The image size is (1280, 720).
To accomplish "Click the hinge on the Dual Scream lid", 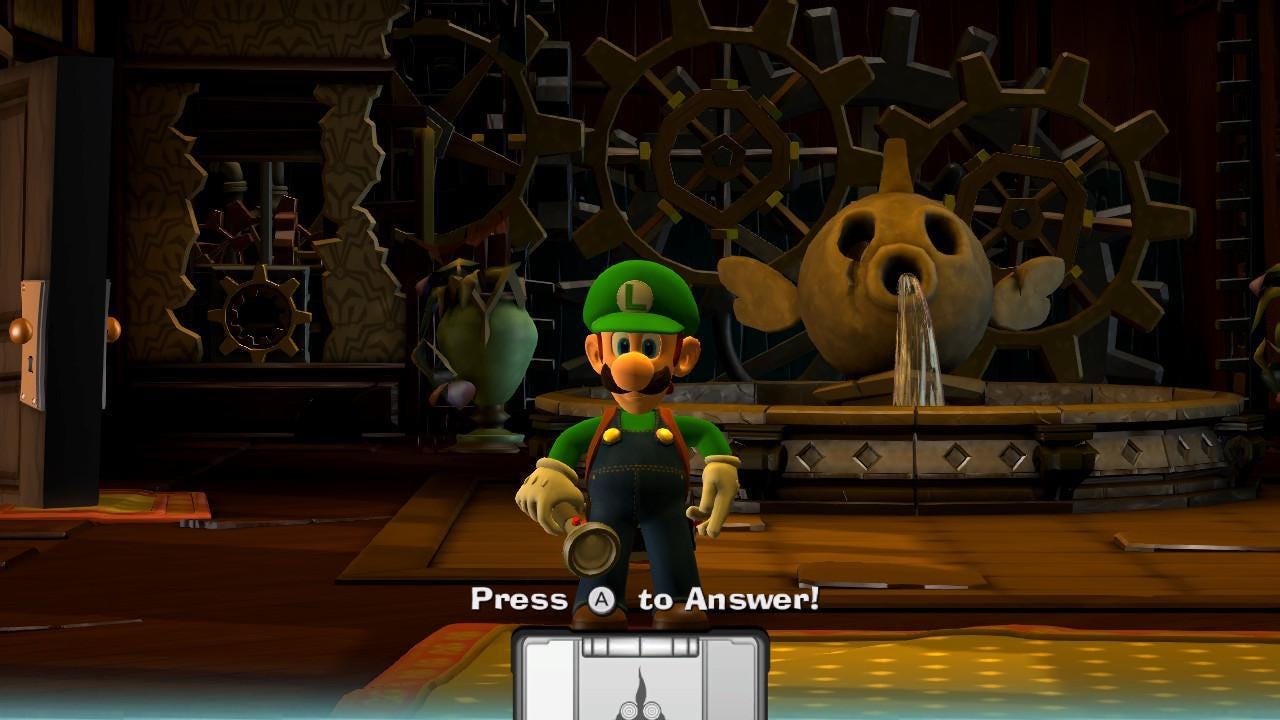I will pyautogui.click(x=640, y=645).
